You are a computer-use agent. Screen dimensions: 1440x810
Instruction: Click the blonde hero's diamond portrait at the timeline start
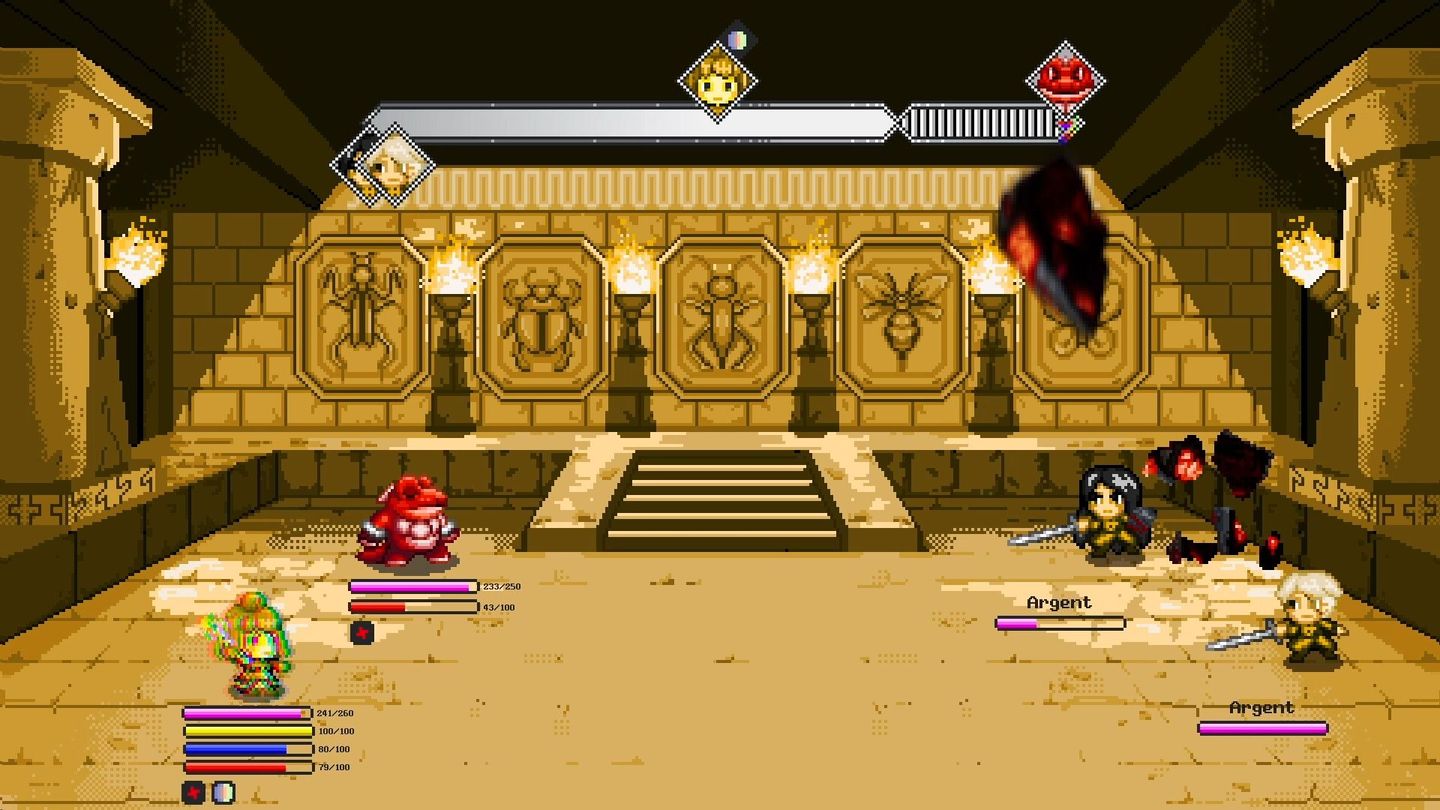[383, 160]
